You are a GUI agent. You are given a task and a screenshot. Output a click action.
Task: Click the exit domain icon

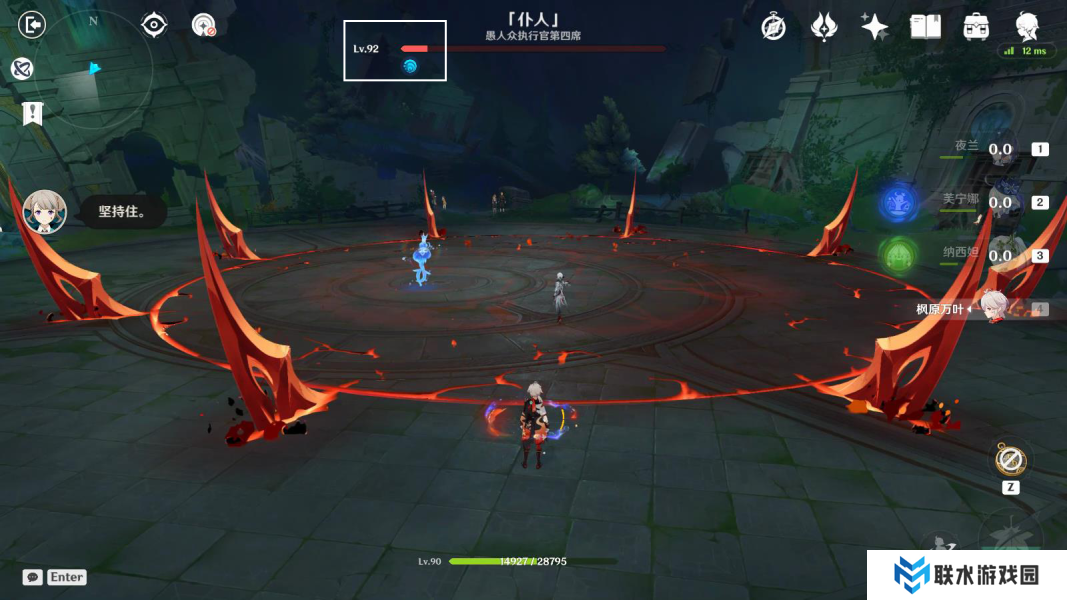tap(32, 24)
